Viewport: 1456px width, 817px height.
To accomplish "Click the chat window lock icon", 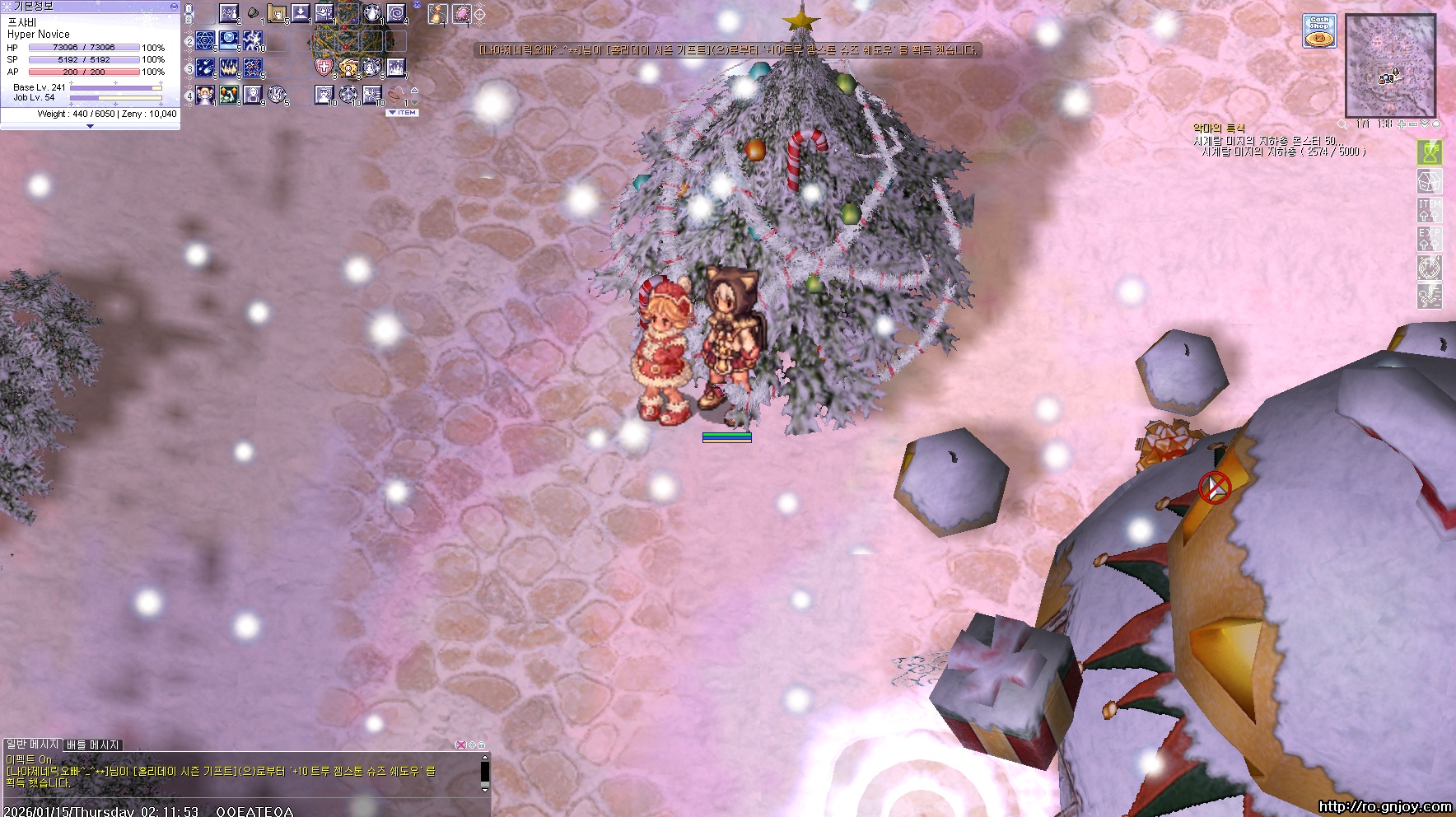I will click(x=481, y=745).
